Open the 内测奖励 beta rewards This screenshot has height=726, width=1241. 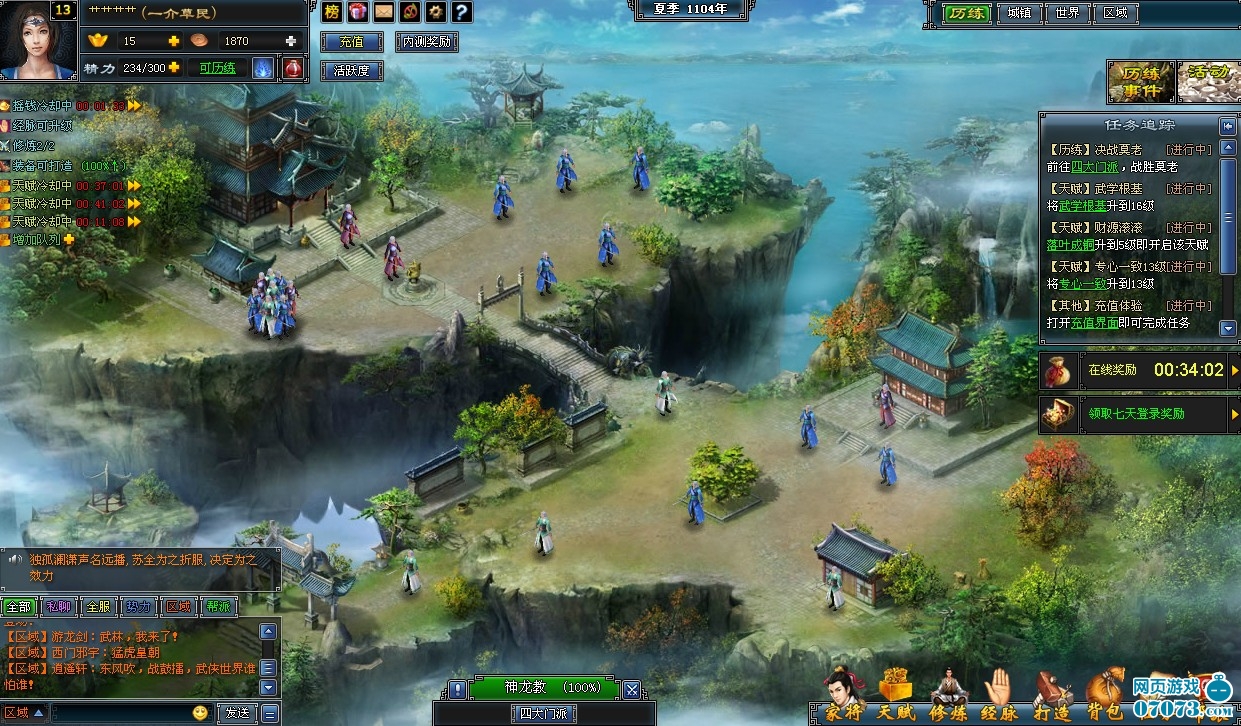click(x=427, y=42)
